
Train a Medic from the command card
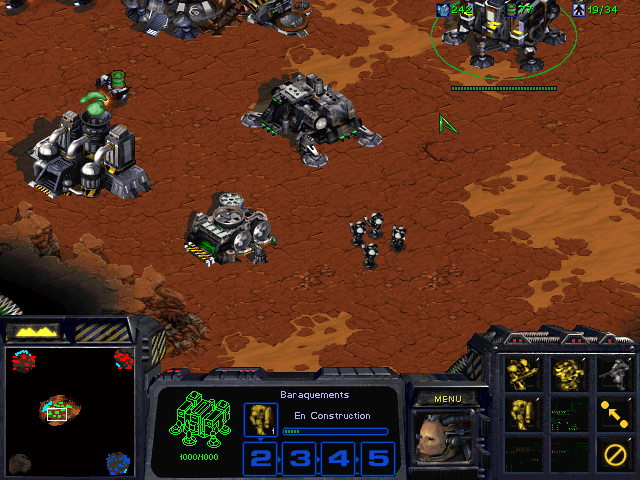pos(522,411)
